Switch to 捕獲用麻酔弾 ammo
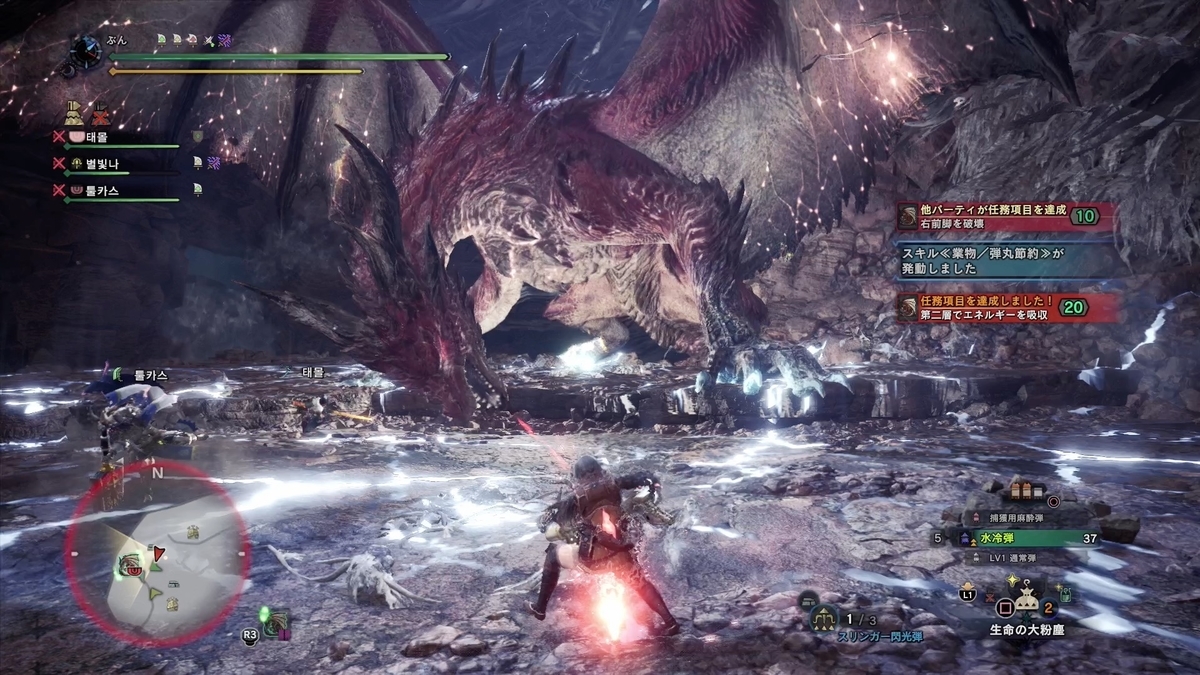Image resolution: width=1200 pixels, height=675 pixels. click(x=1020, y=518)
